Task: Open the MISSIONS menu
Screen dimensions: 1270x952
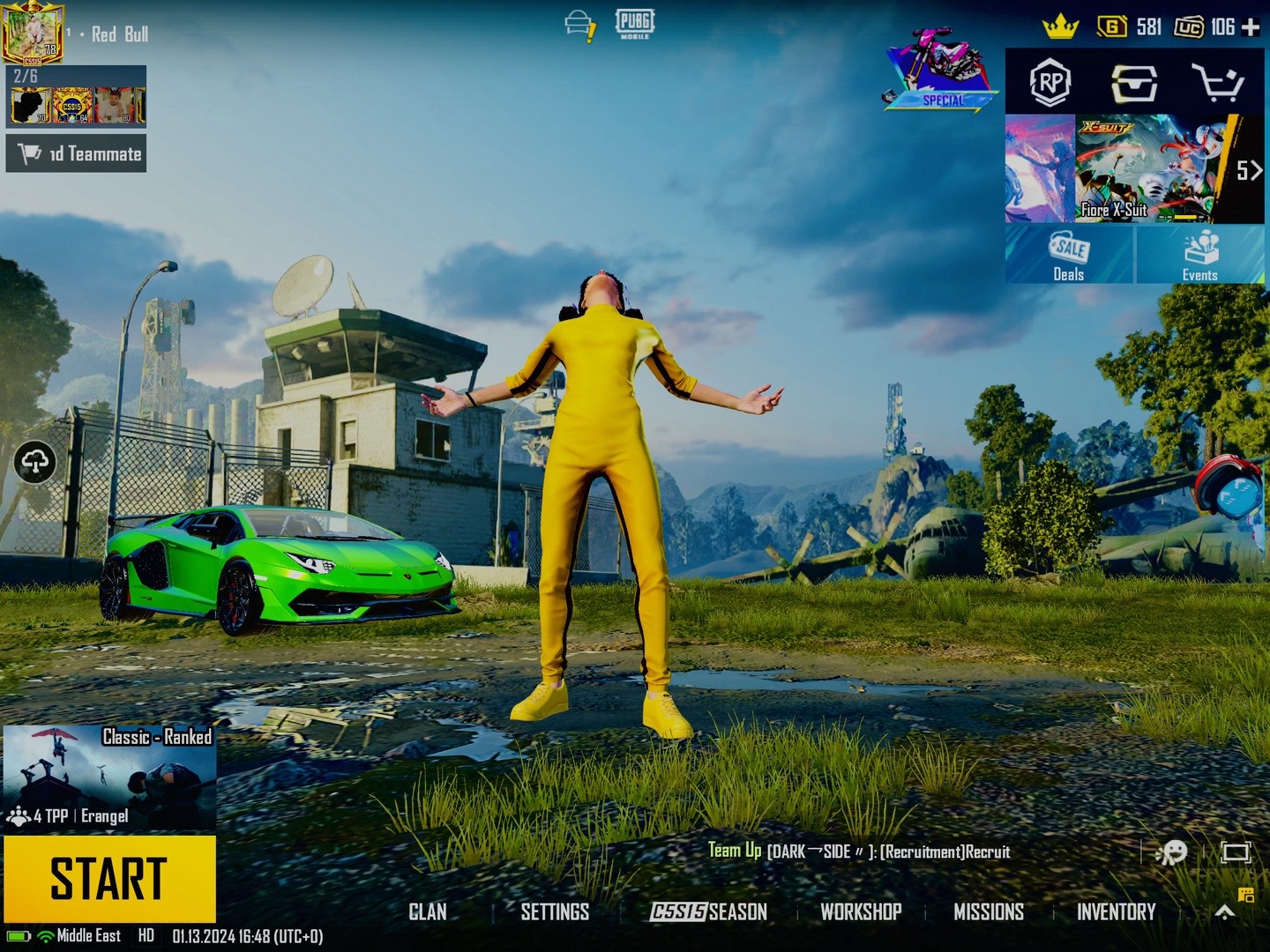Action: click(989, 912)
